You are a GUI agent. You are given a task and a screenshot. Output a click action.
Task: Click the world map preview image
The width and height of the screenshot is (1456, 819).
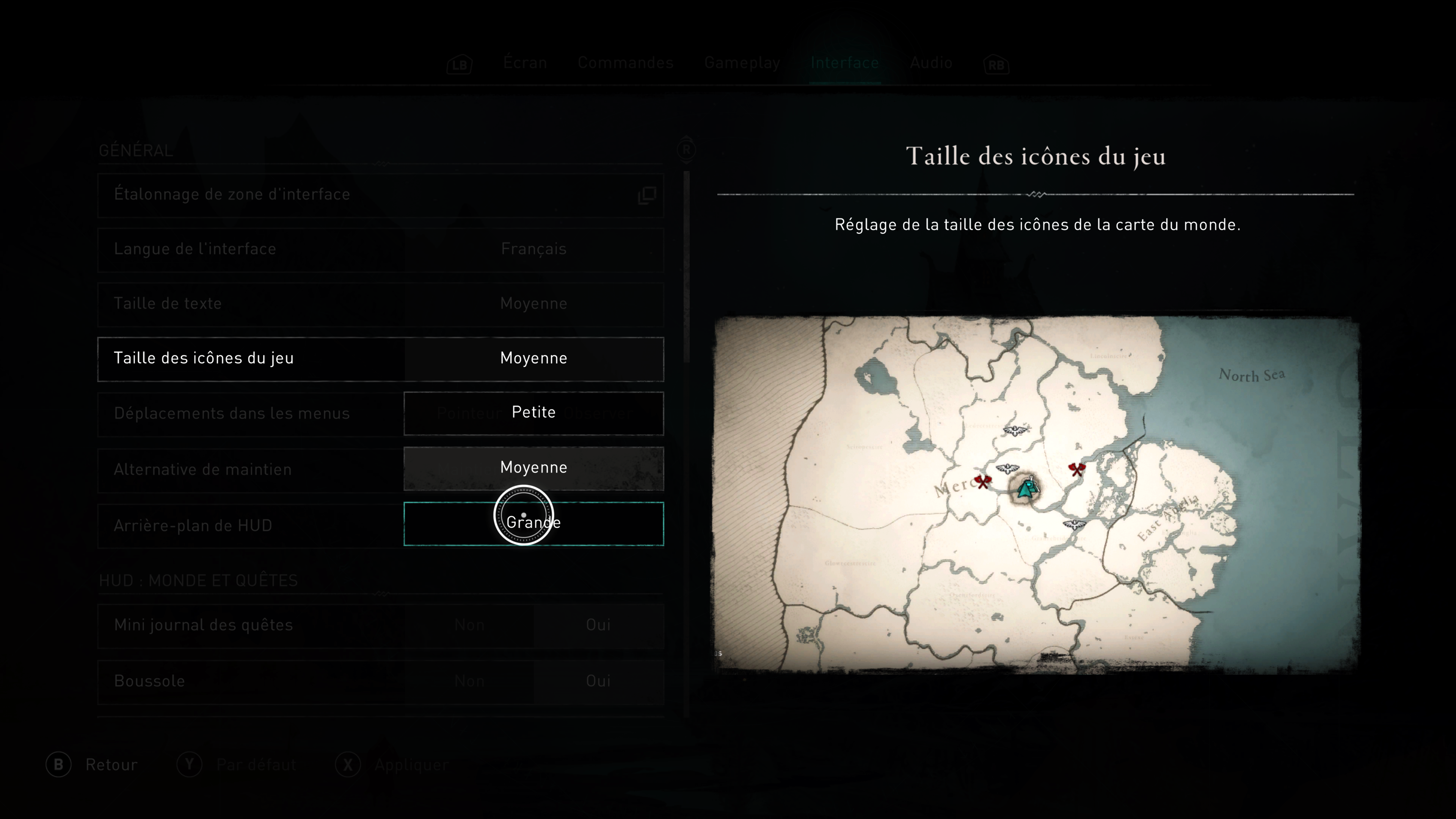pyautogui.click(x=1036, y=494)
